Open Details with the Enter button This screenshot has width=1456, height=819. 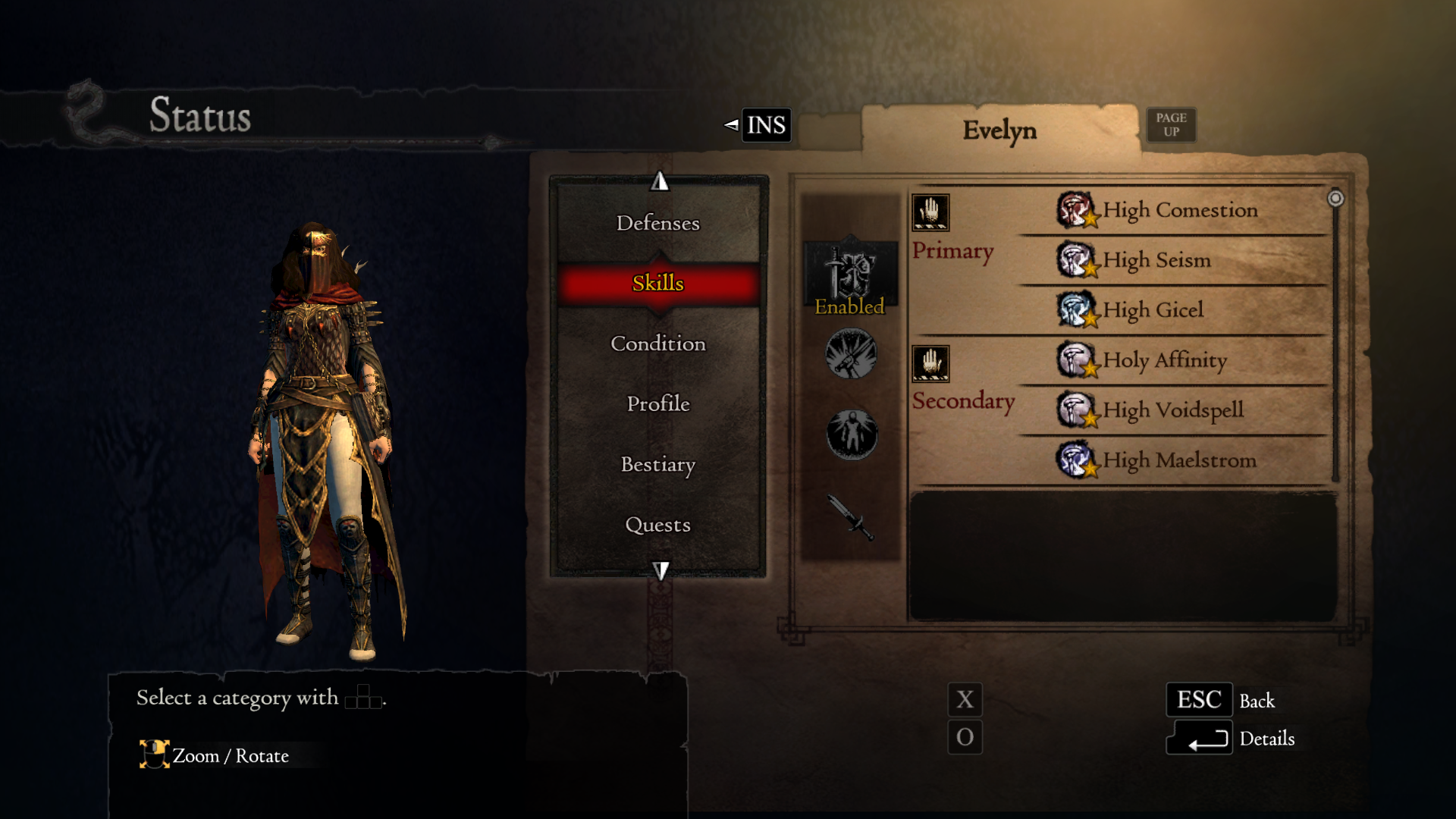point(1200,739)
